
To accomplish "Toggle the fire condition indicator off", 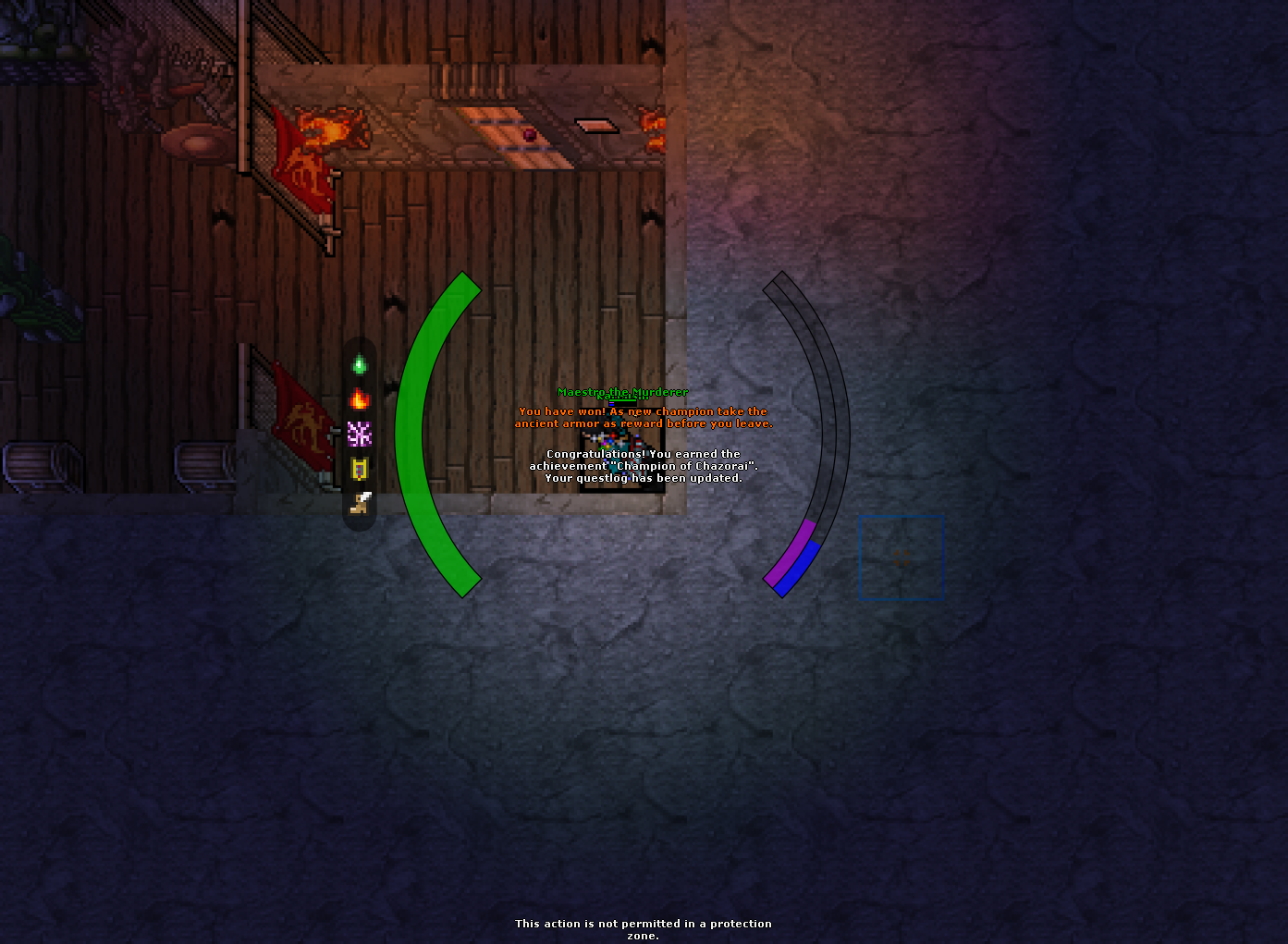I will (x=361, y=400).
